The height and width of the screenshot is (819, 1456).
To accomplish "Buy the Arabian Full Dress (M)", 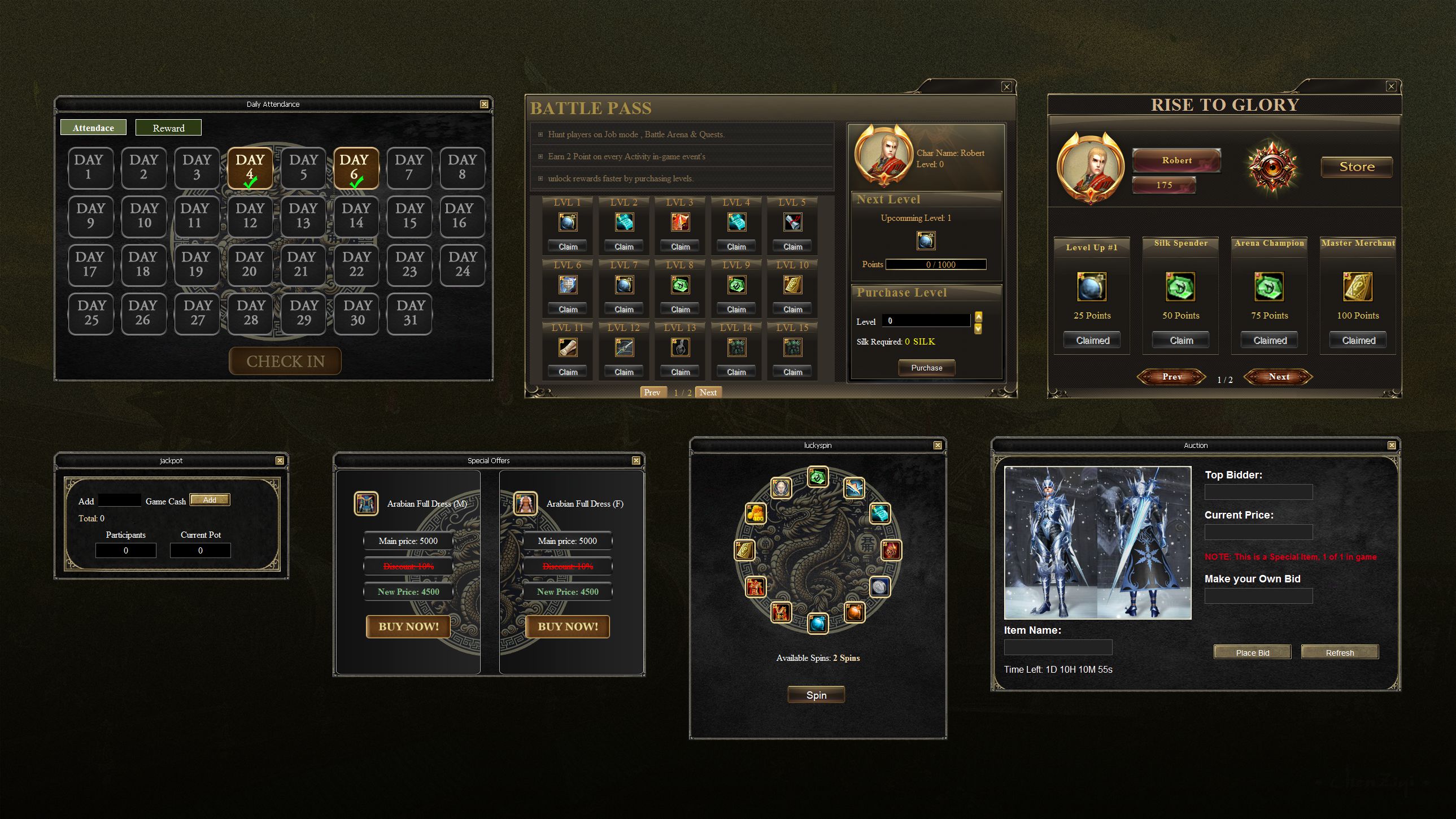I will tap(408, 626).
